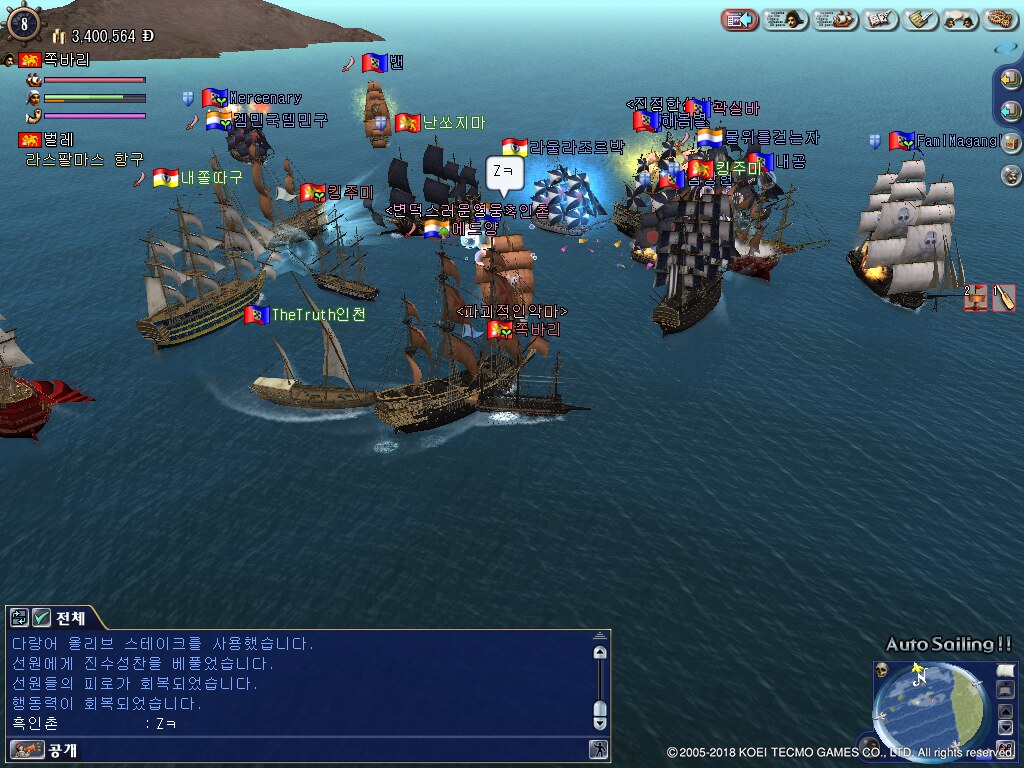Choose the 공개 public chat channel button
This screenshot has height=768, width=1024.
tap(45, 749)
